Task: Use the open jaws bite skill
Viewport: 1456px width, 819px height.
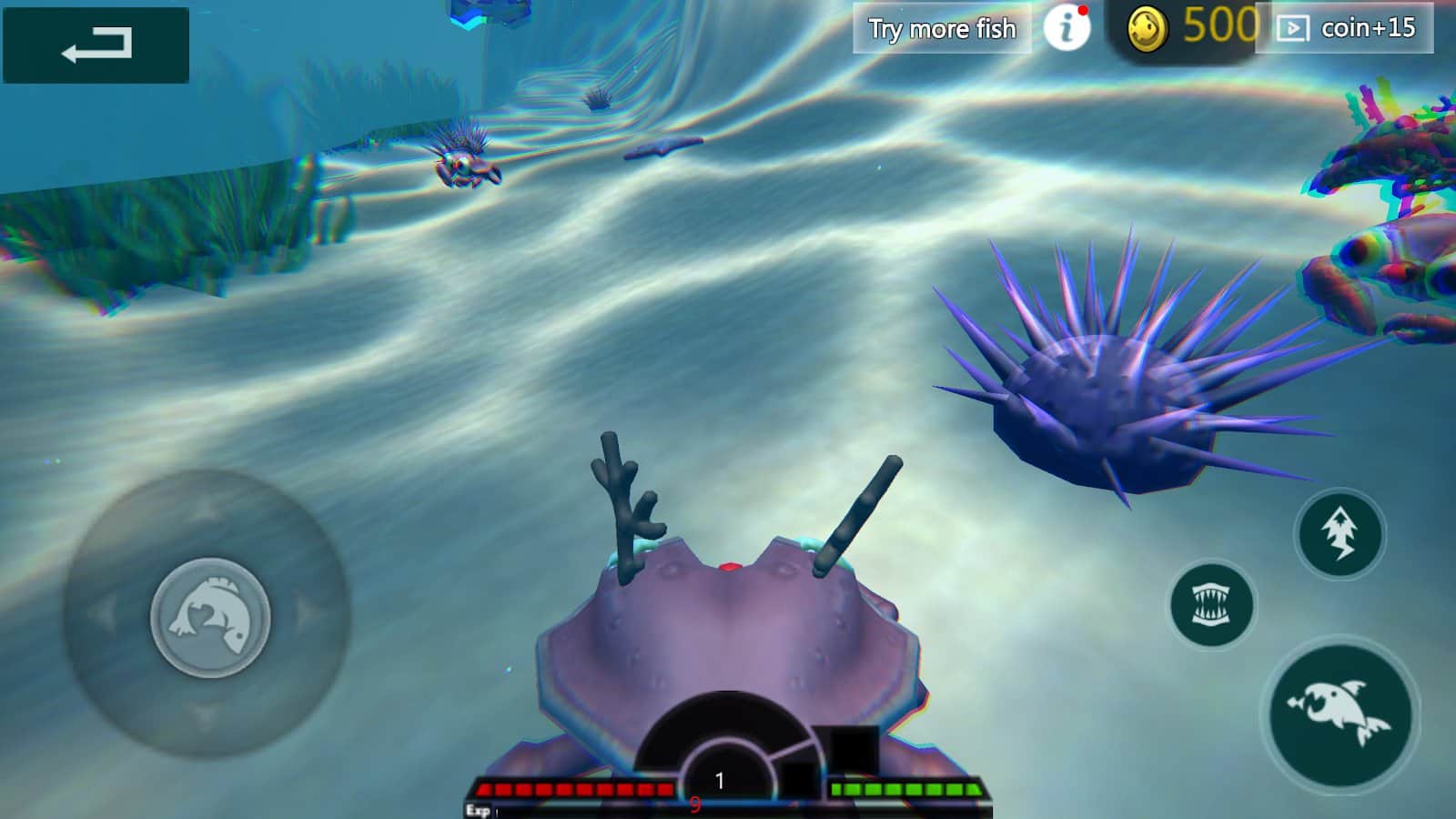Action: pyautogui.click(x=1211, y=605)
